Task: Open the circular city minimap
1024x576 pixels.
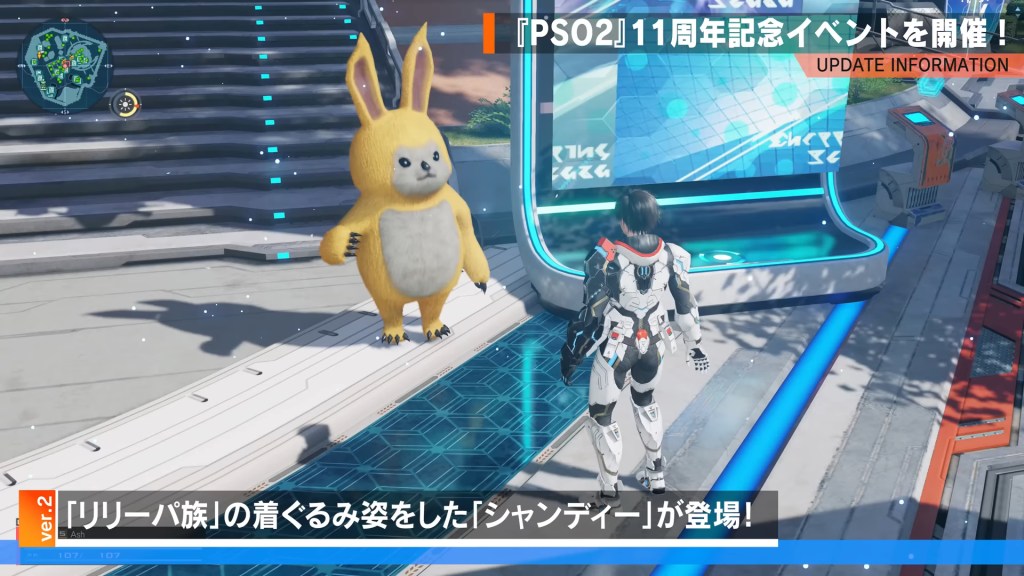Action: pyautogui.click(x=64, y=62)
